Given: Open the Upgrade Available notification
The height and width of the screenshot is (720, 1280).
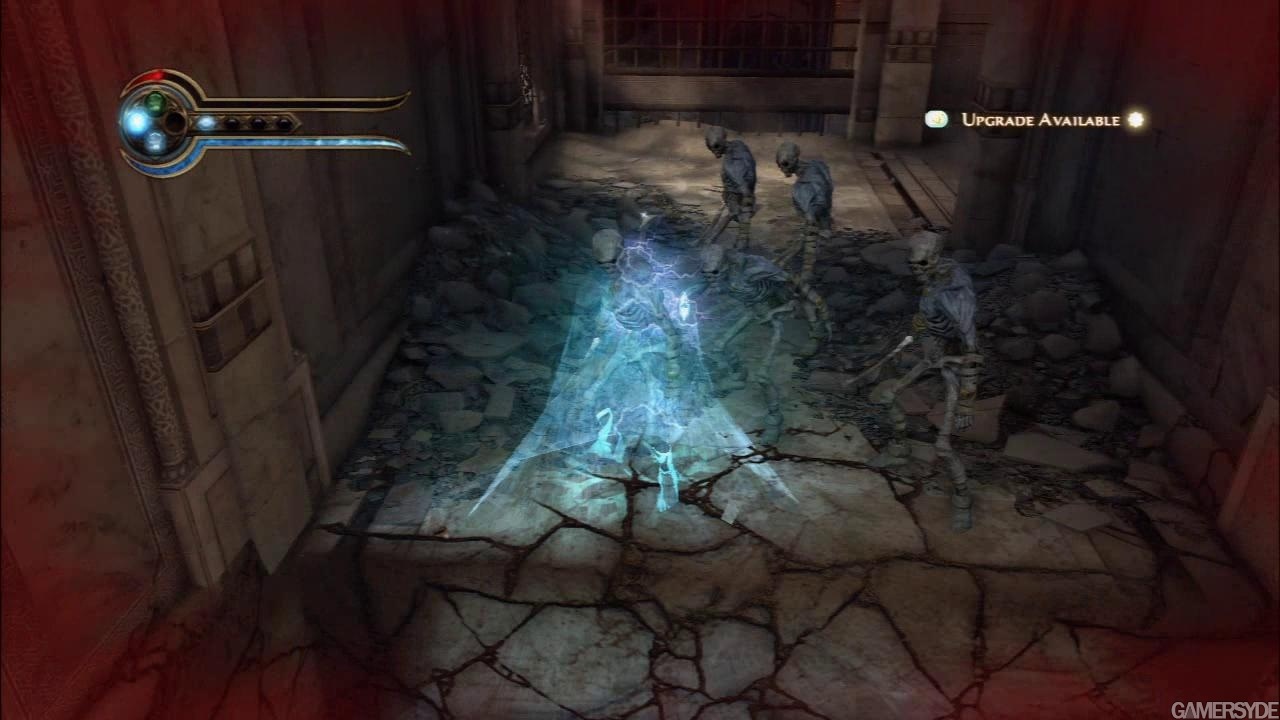Looking at the screenshot, I should pyautogui.click(x=1040, y=120).
